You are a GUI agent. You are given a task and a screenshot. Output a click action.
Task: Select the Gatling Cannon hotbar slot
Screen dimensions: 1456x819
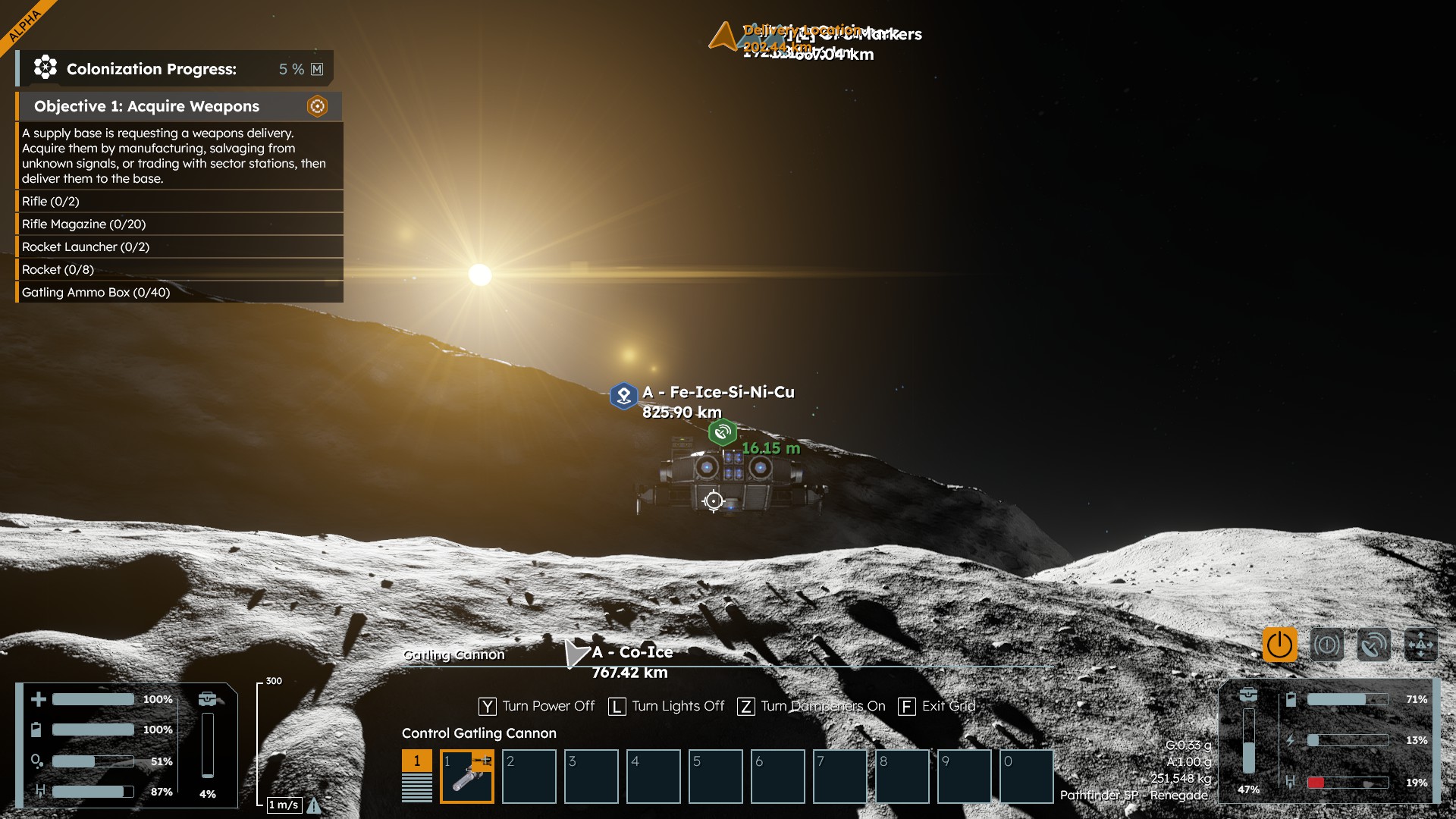point(467,776)
